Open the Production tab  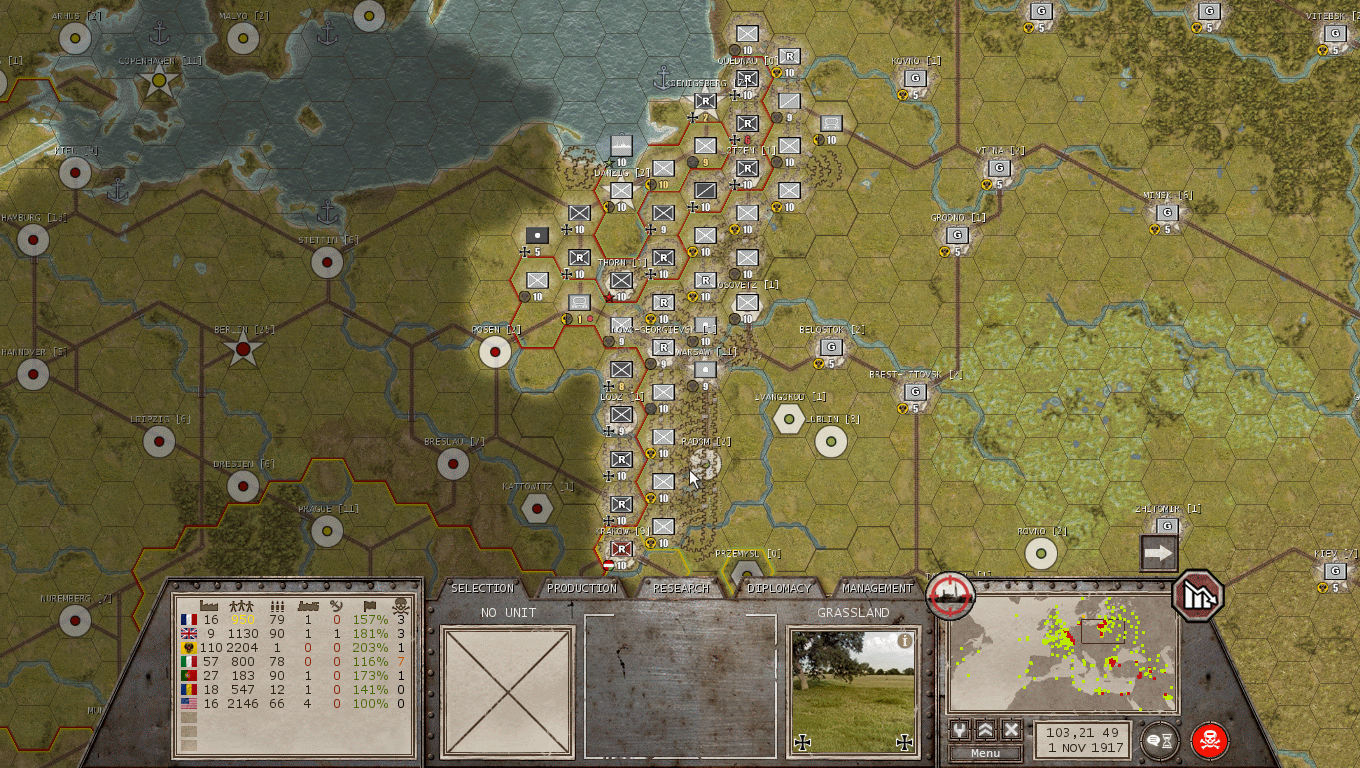pyautogui.click(x=582, y=588)
